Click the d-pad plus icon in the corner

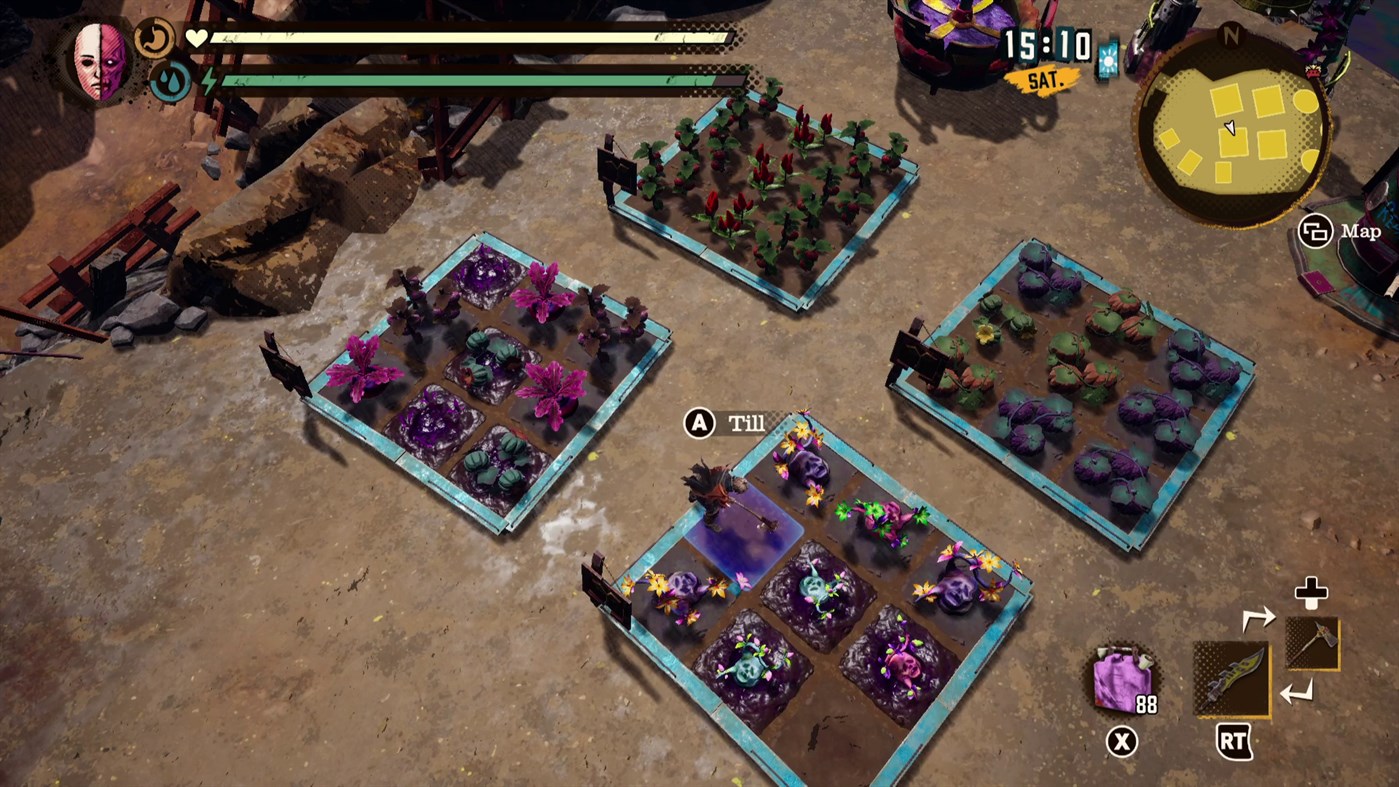click(x=1310, y=592)
